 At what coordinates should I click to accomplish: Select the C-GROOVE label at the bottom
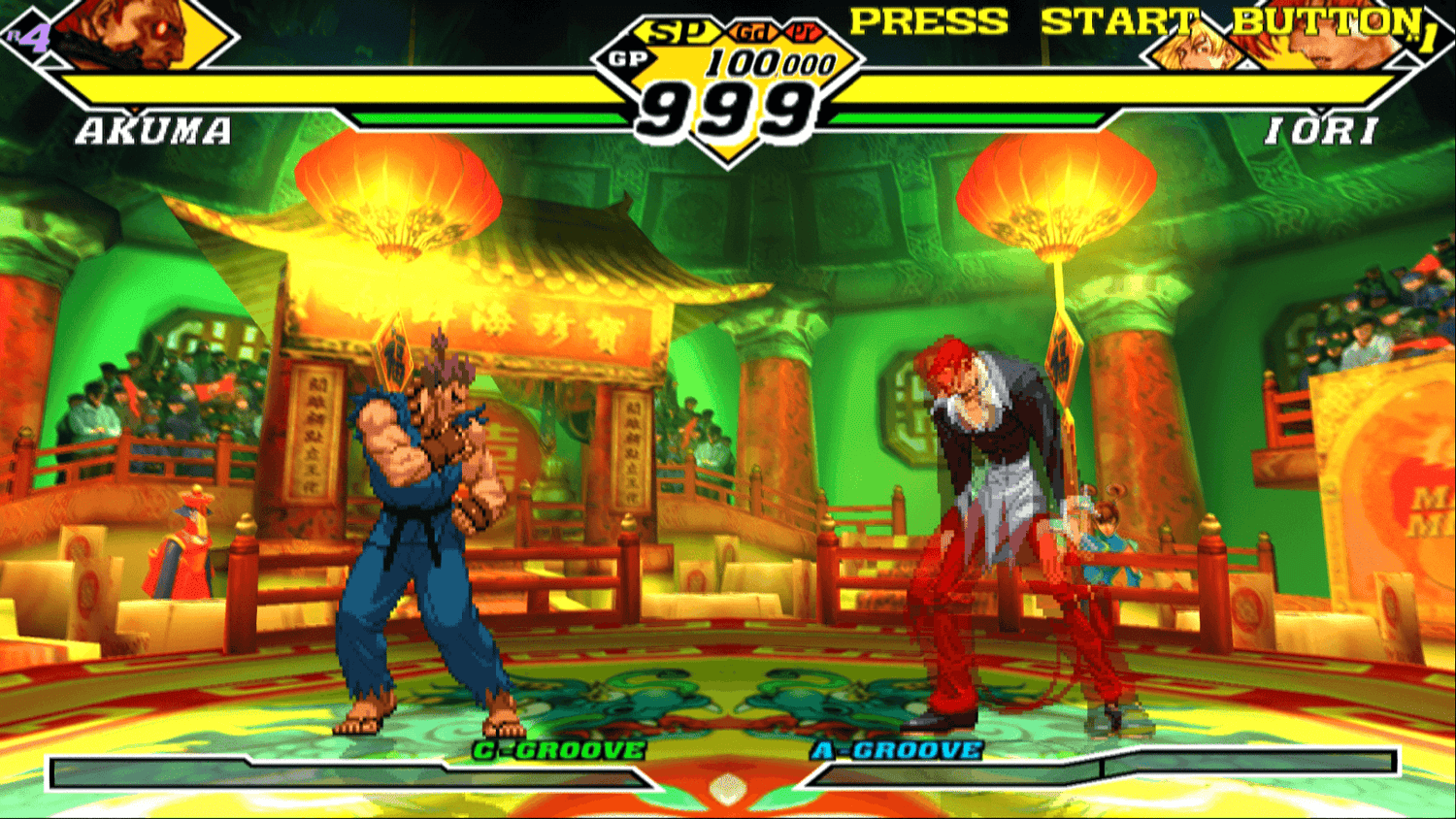click(556, 749)
